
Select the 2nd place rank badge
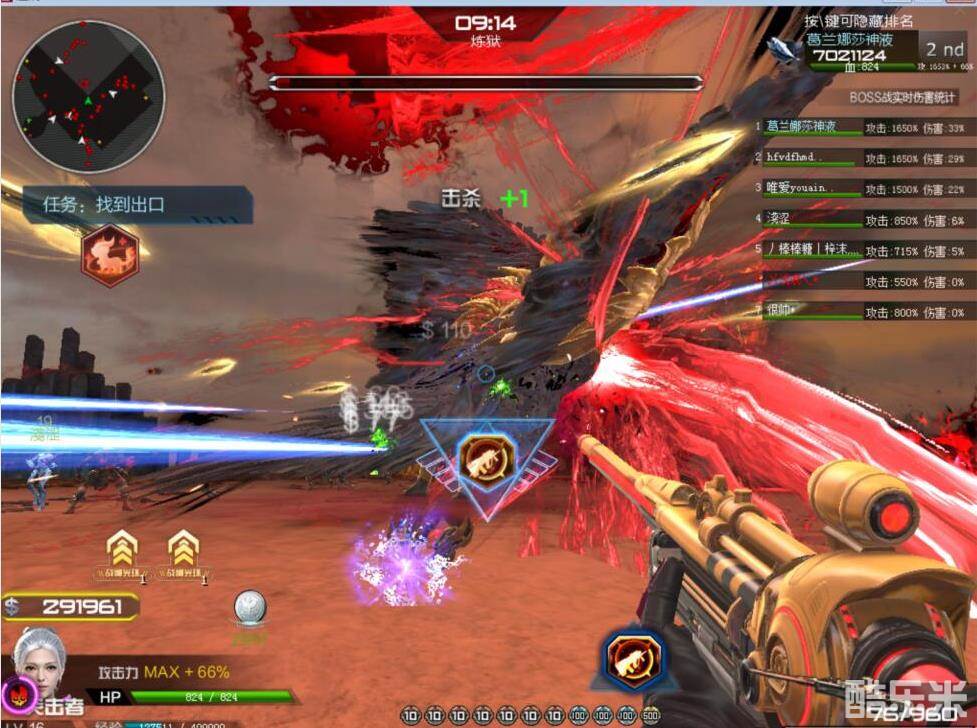tap(943, 49)
